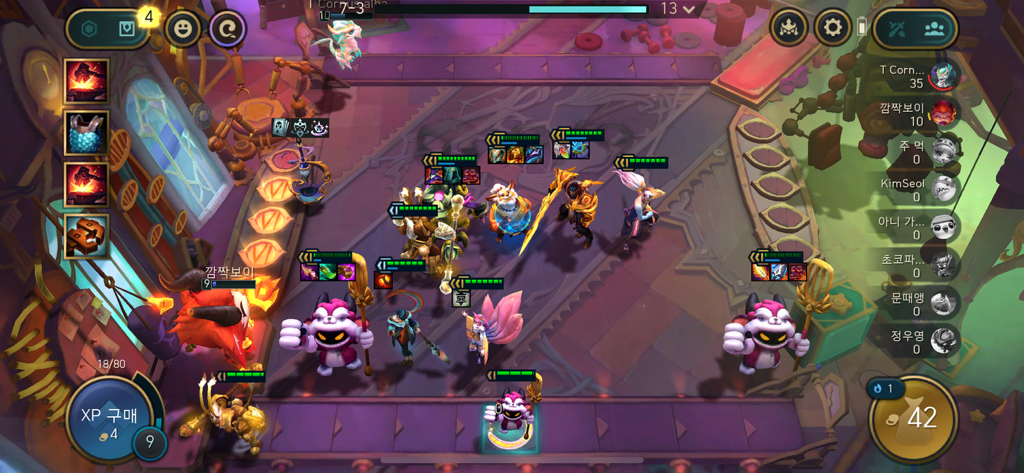
Task: View player T Corn's board in scoreboard
Action: pos(940,75)
